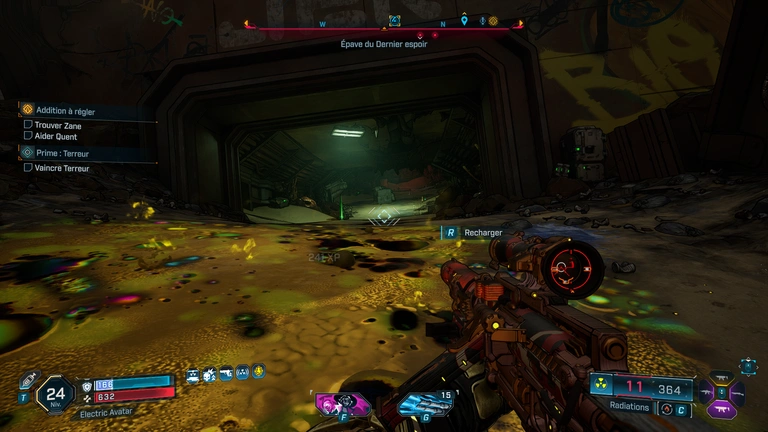The image size is (768, 432).
Task: Click the gold status effect icon
Action: point(258,373)
